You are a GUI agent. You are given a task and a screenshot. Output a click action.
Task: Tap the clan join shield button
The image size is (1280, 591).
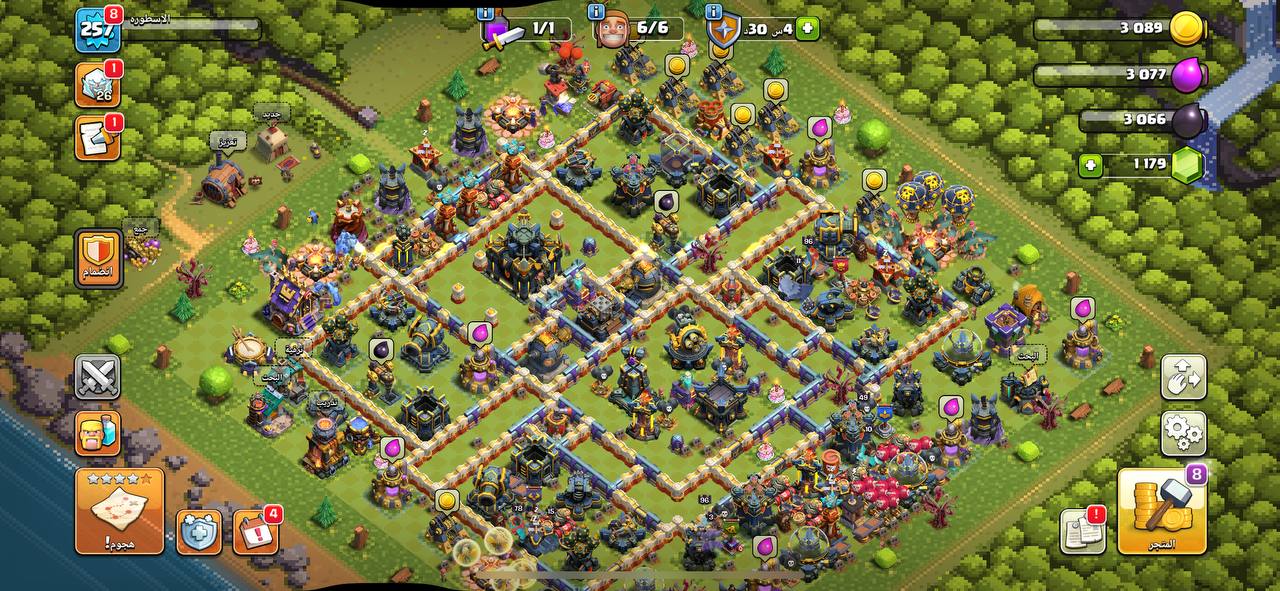click(x=98, y=258)
